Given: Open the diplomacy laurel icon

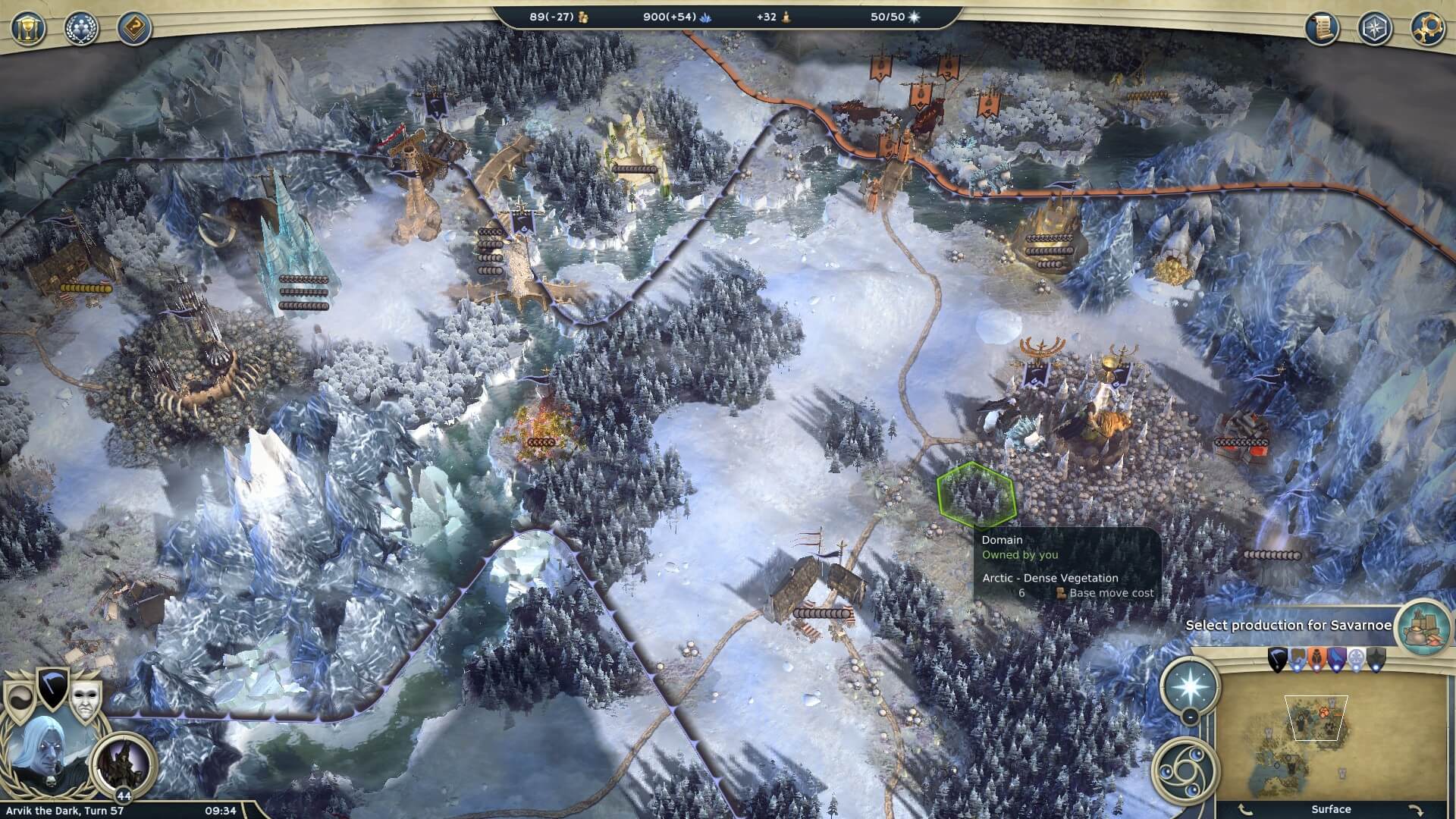Looking at the screenshot, I should point(80,28).
